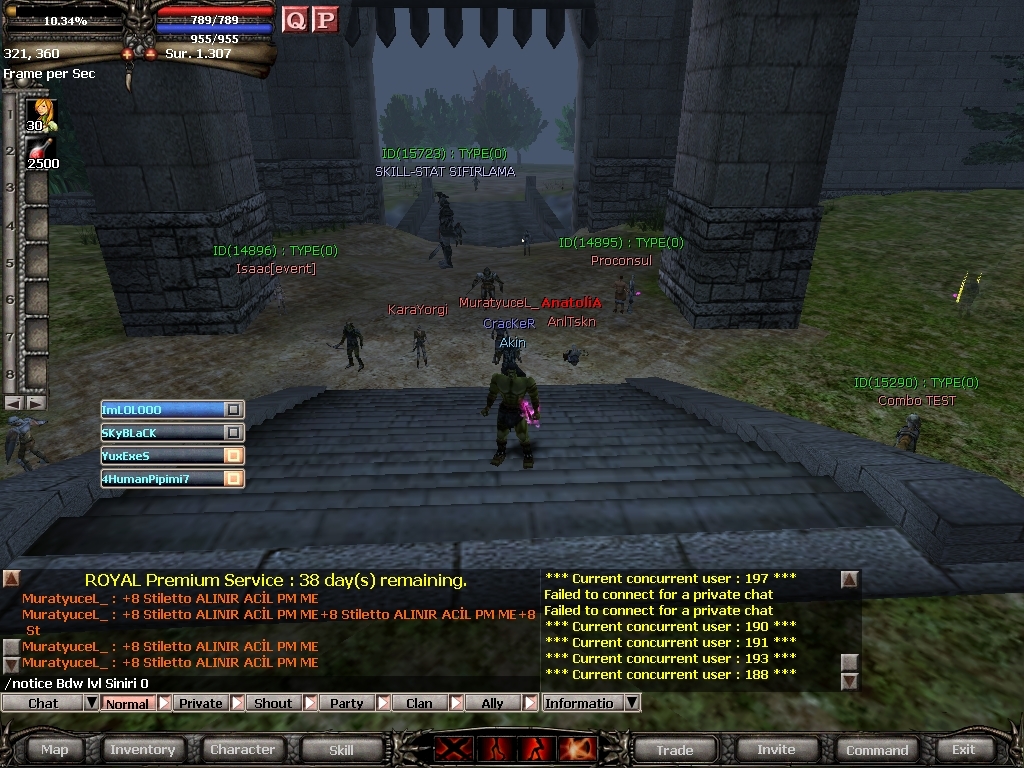The height and width of the screenshot is (768, 1024).
Task: Open the Command menu
Action: point(877,749)
